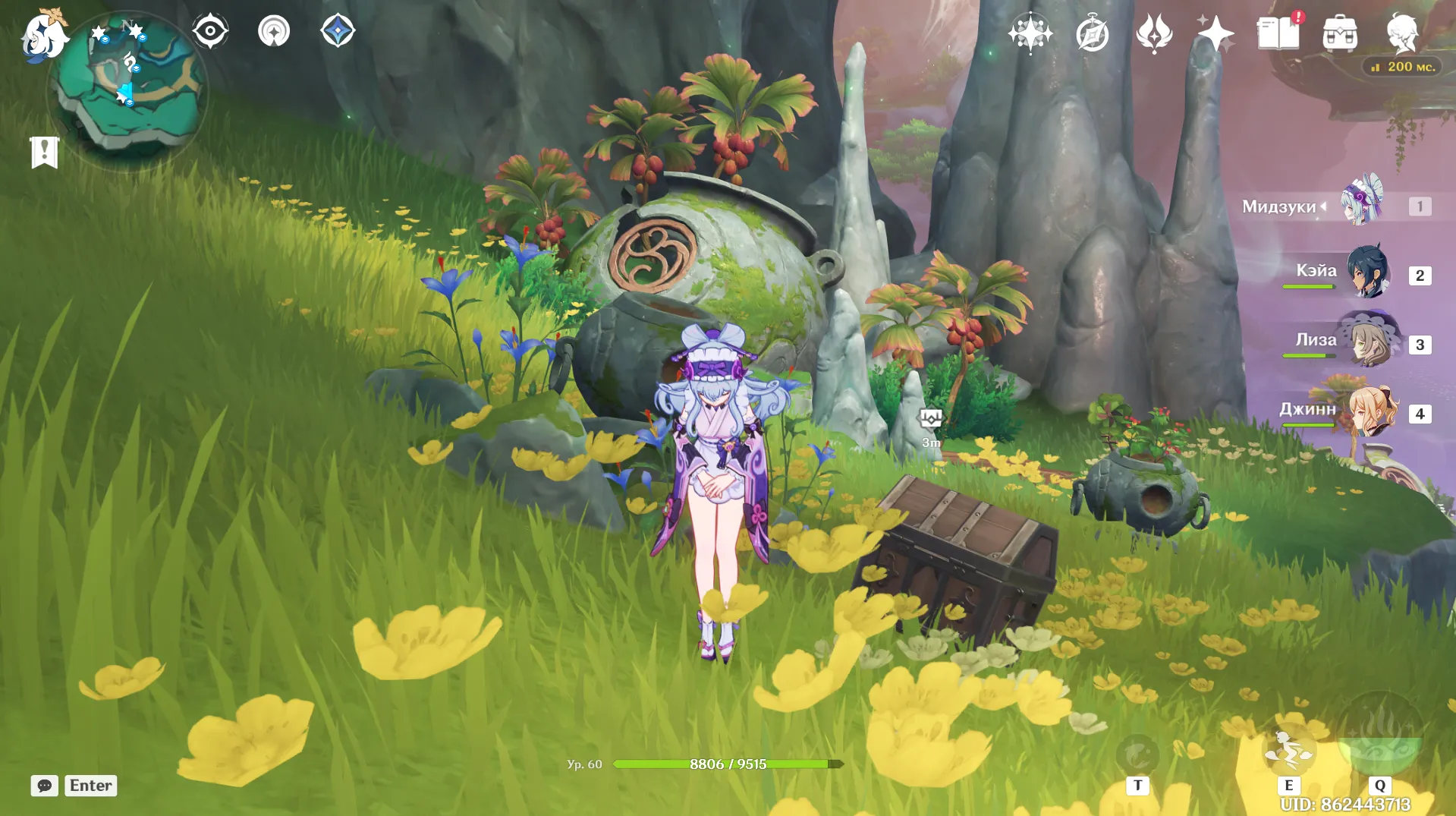This screenshot has width=1456, height=816.
Task: Select active character Мидзуки in party list
Action: point(1362,203)
